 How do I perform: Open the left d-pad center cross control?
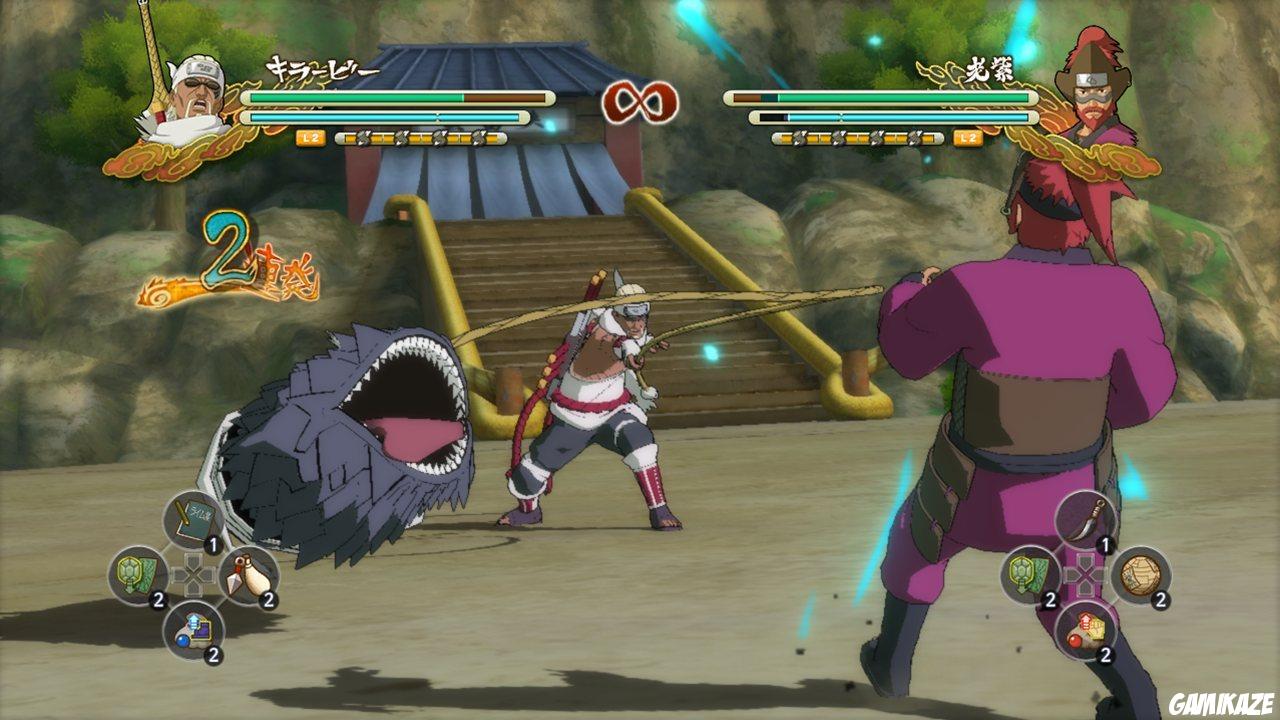point(196,574)
